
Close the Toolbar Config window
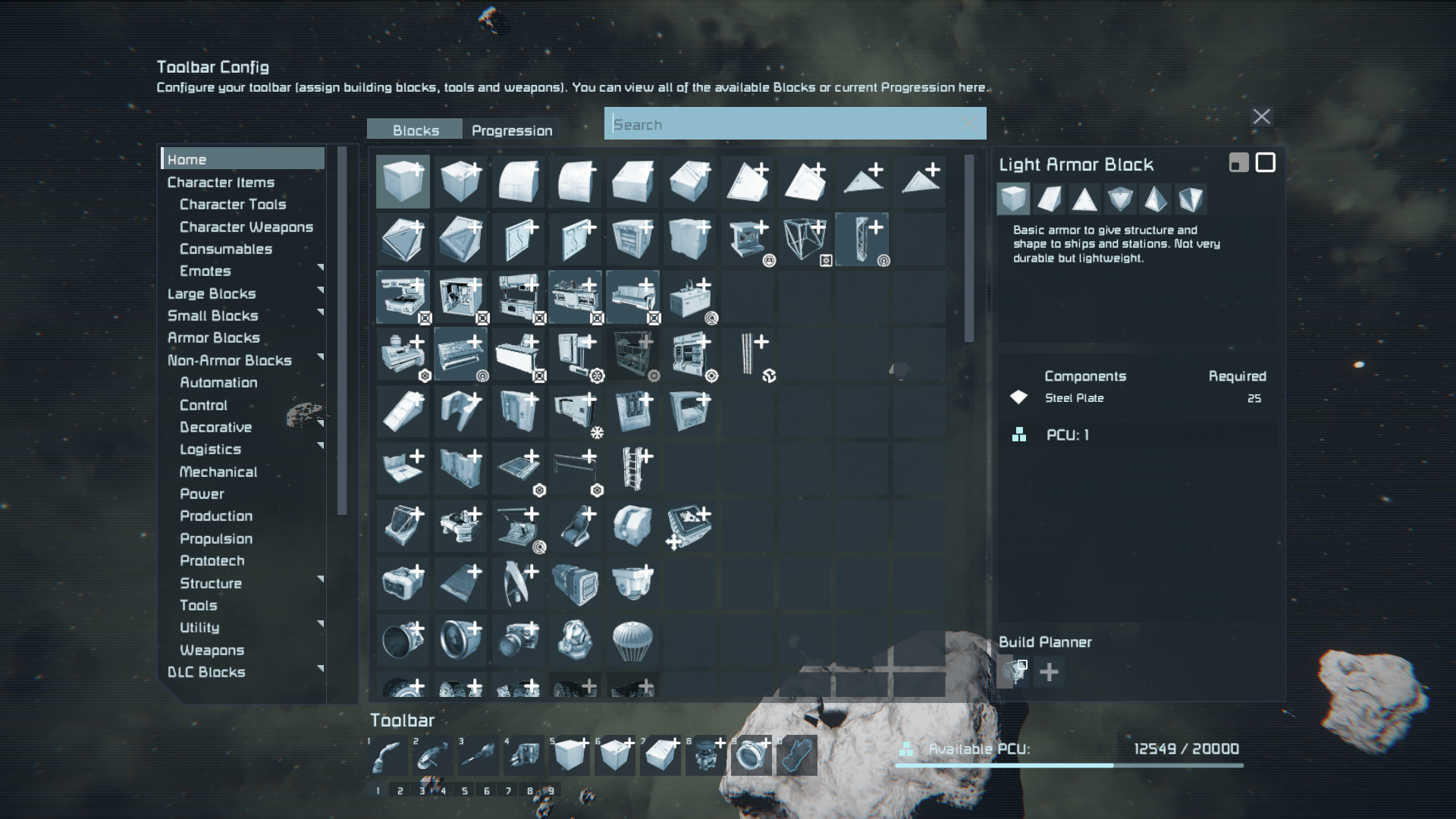[x=1261, y=117]
